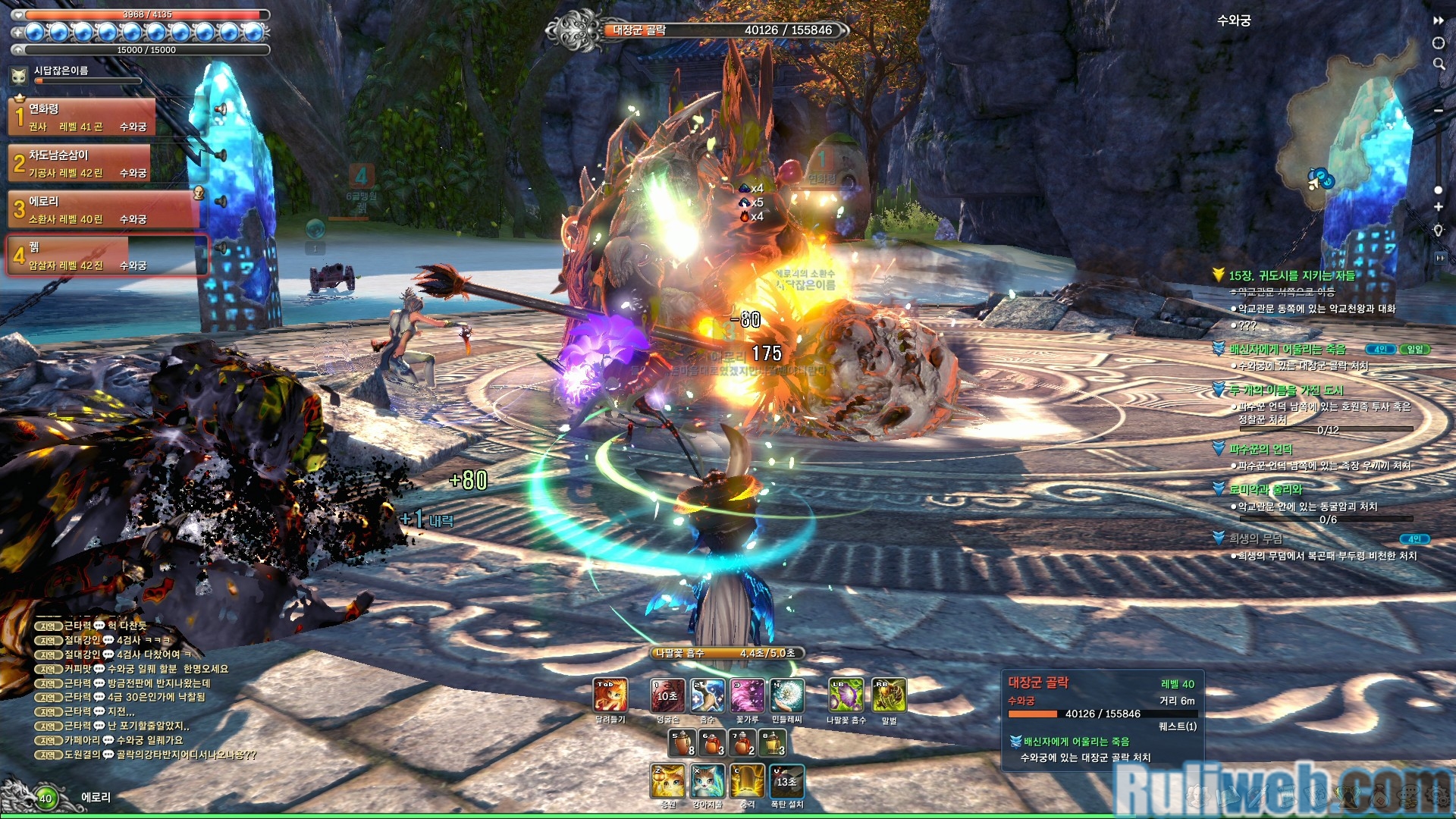Cast the pink 꽃가루 skill
The height and width of the screenshot is (819, 1456).
[747, 695]
